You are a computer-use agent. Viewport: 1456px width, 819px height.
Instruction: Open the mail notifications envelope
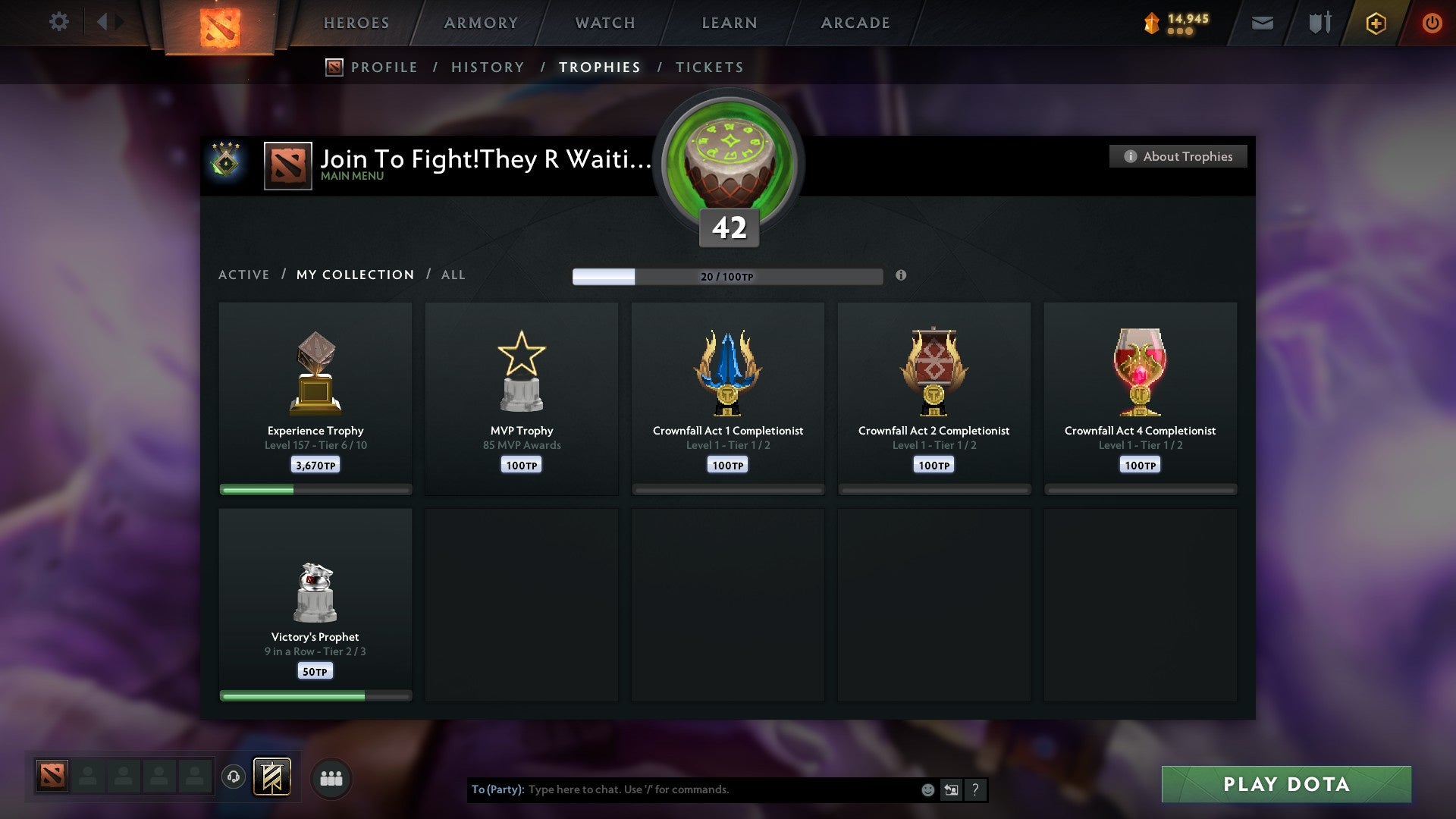tap(1262, 24)
